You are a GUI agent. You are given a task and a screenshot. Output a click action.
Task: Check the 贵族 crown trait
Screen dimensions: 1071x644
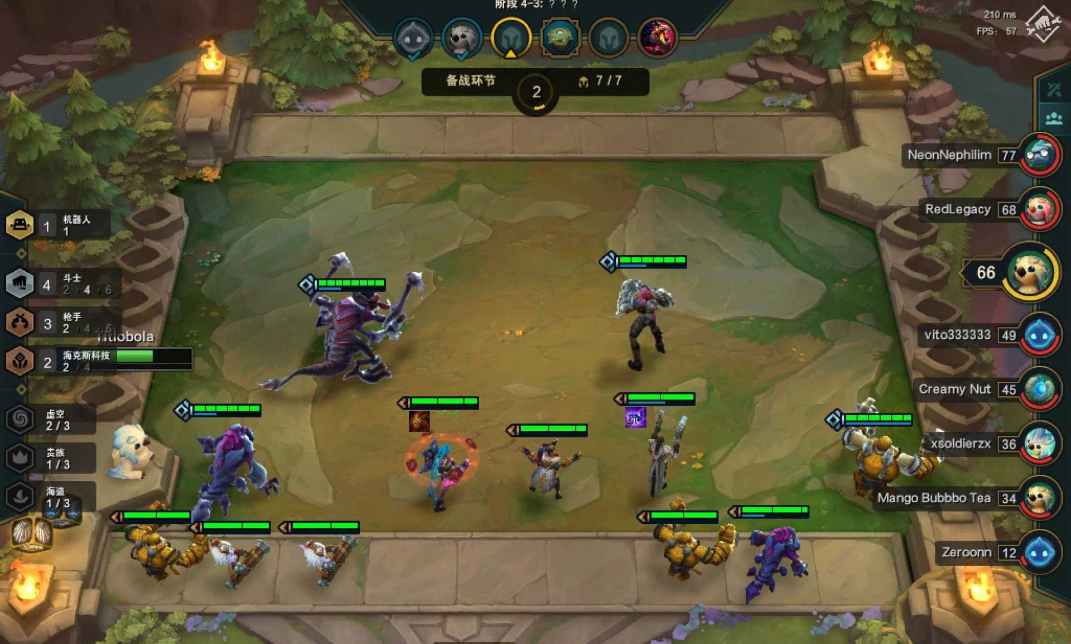point(20,458)
